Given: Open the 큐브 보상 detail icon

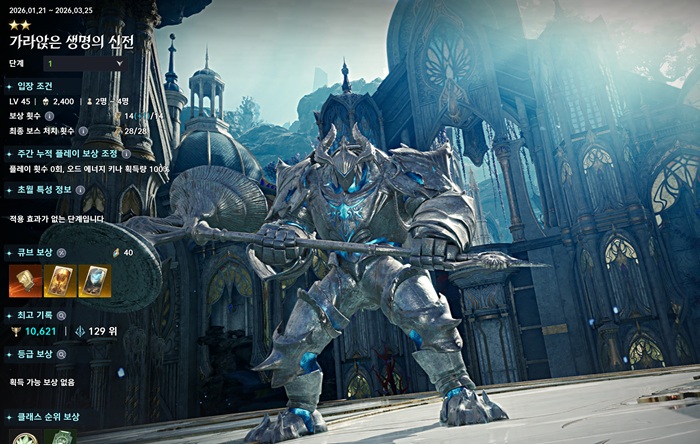Looking at the screenshot, I should [62, 253].
